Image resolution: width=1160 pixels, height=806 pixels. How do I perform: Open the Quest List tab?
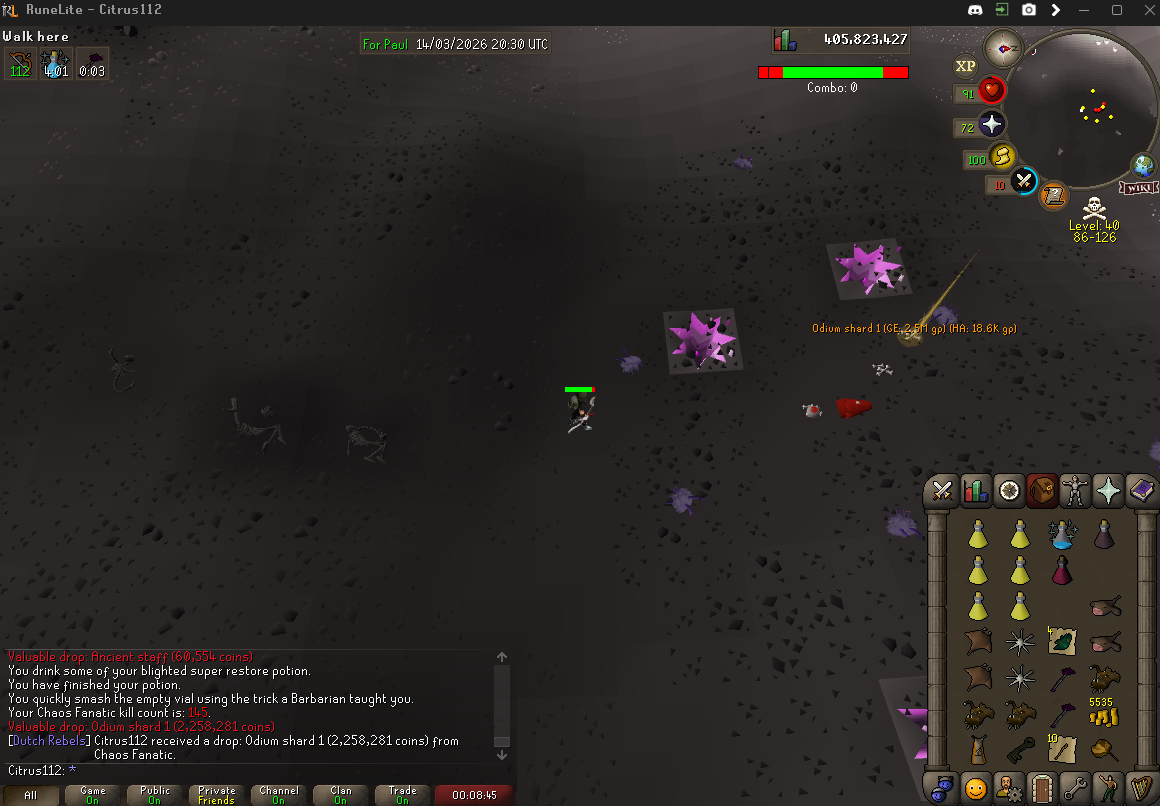[x=1008, y=491]
